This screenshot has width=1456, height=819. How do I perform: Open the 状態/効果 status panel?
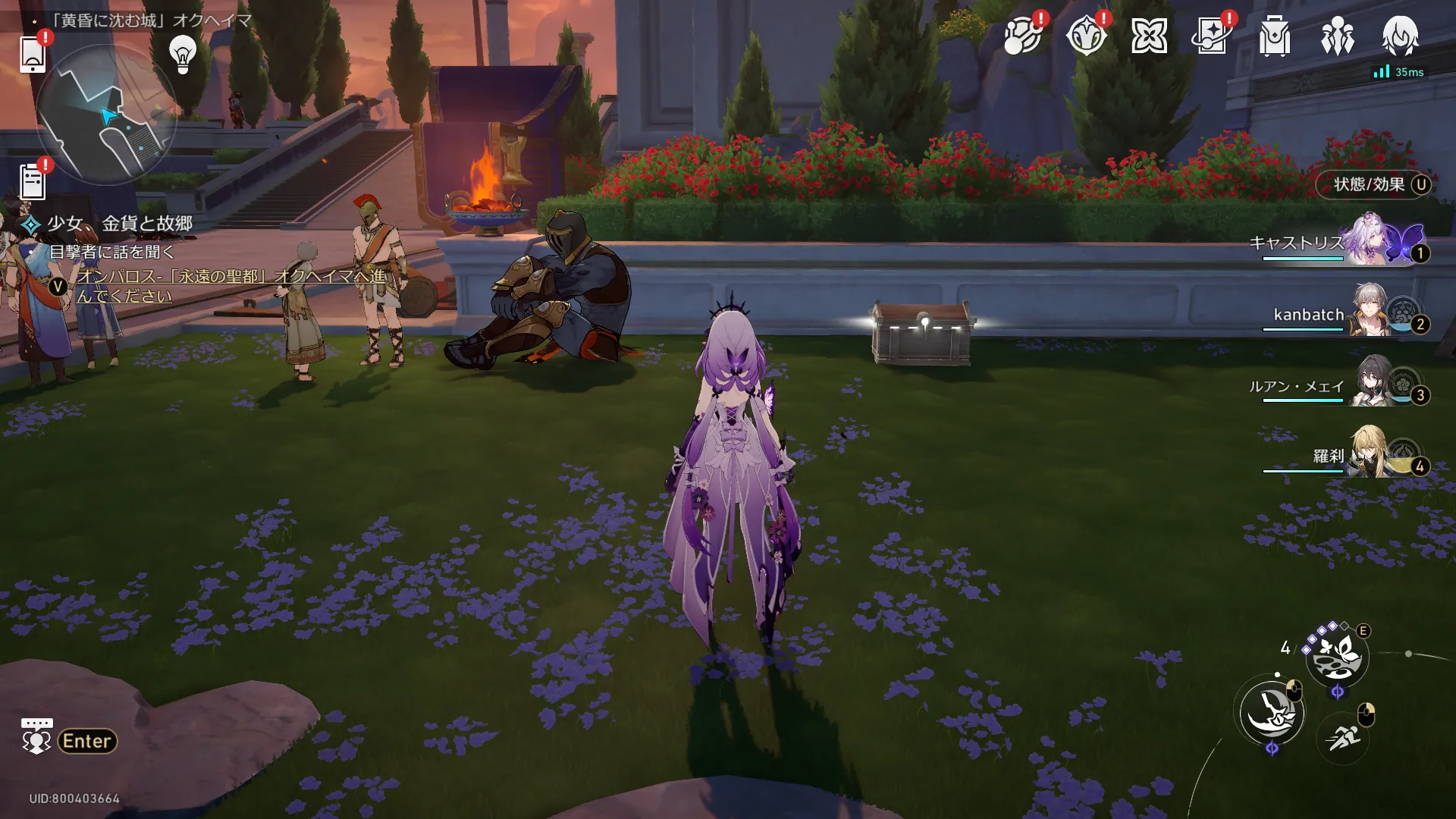[x=1373, y=185]
